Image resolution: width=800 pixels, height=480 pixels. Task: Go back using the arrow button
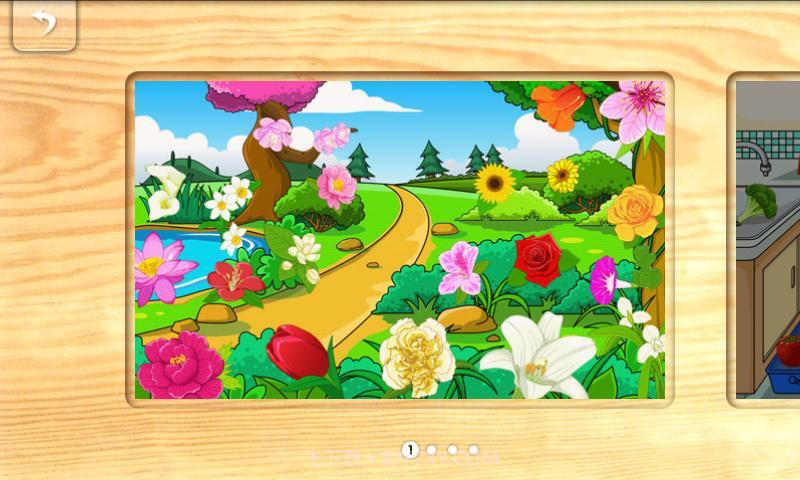pyautogui.click(x=44, y=23)
